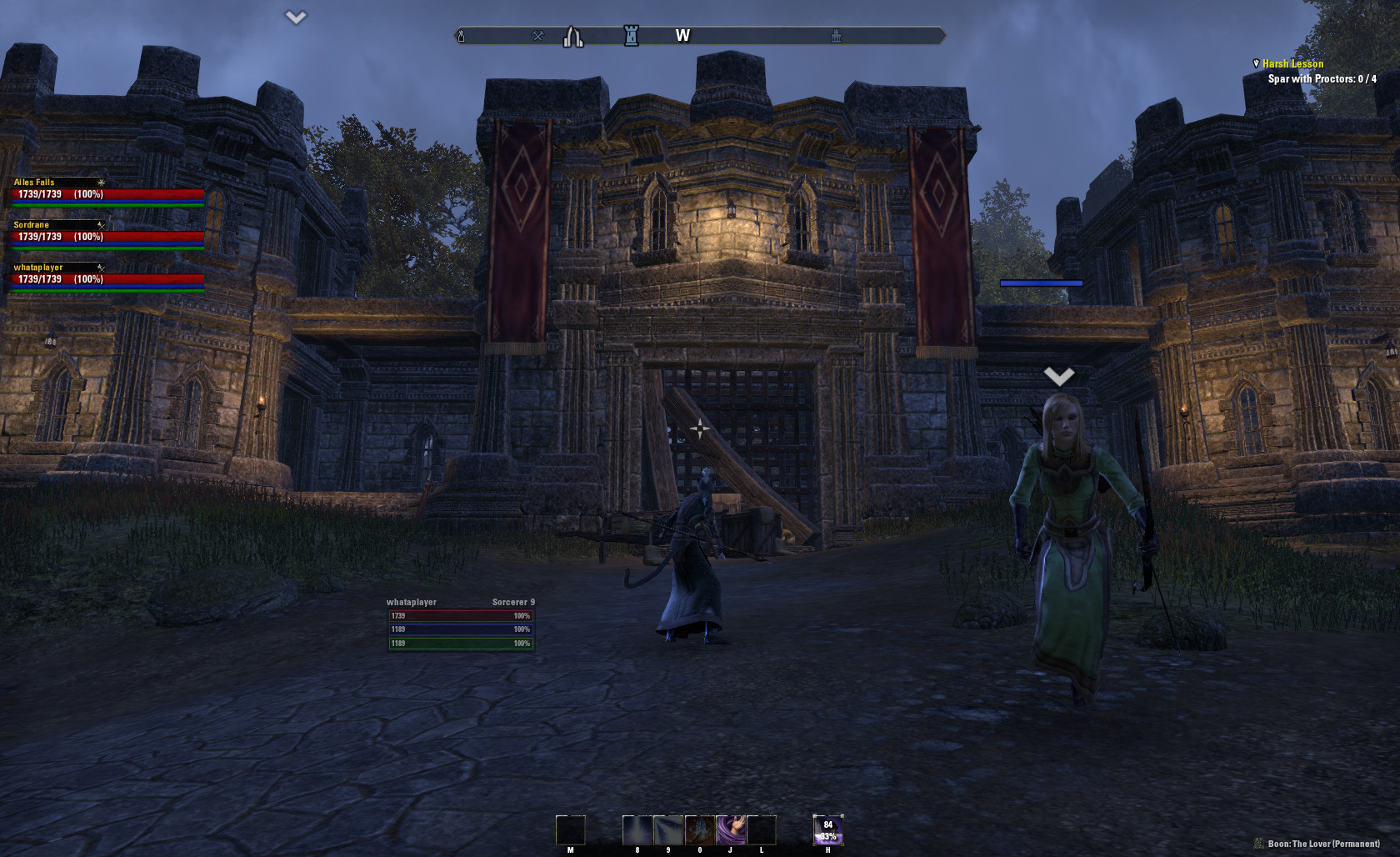Select the Harsh Lesson quest tracker
The image size is (1400, 857).
(x=1292, y=64)
